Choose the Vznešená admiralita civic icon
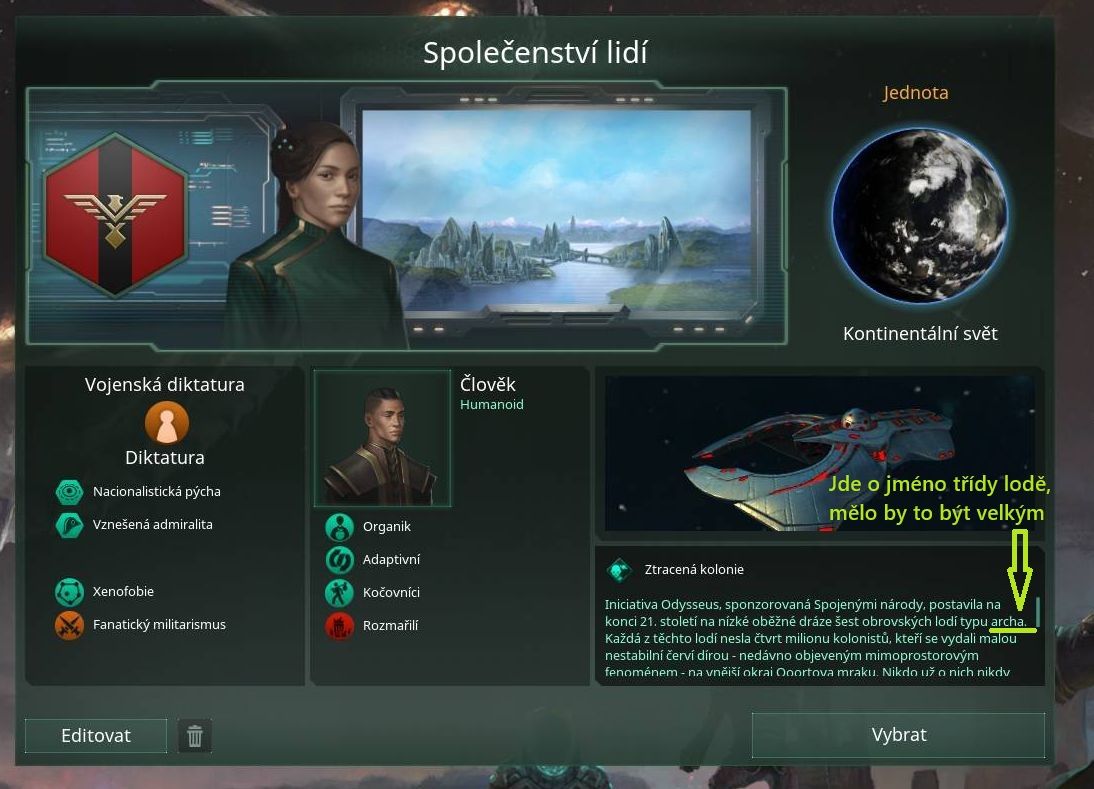This screenshot has height=789, width=1094. (x=69, y=525)
